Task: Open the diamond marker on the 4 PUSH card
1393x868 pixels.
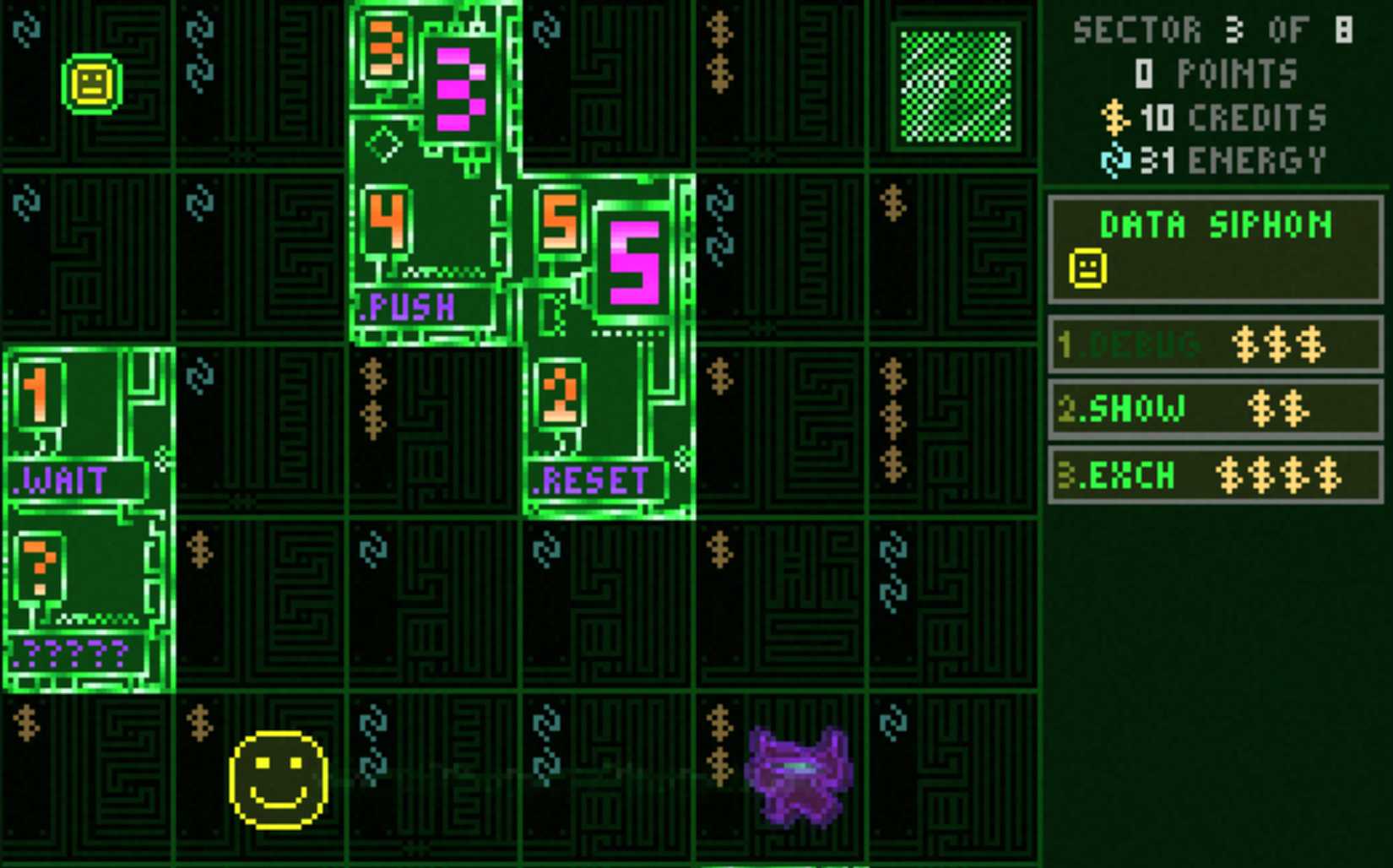Action: pos(382,144)
